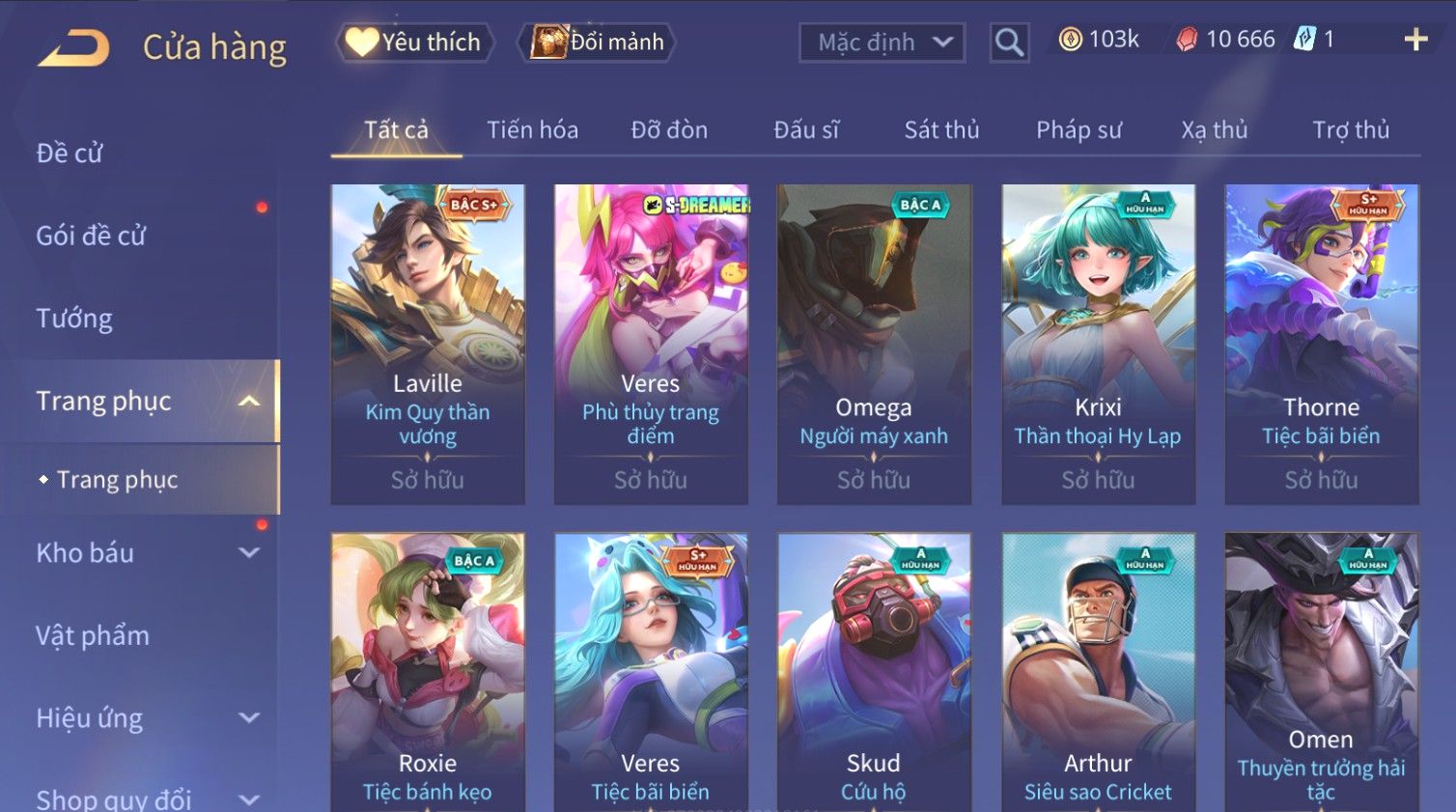Open Đổi mảnh fragment exchange

(x=597, y=42)
